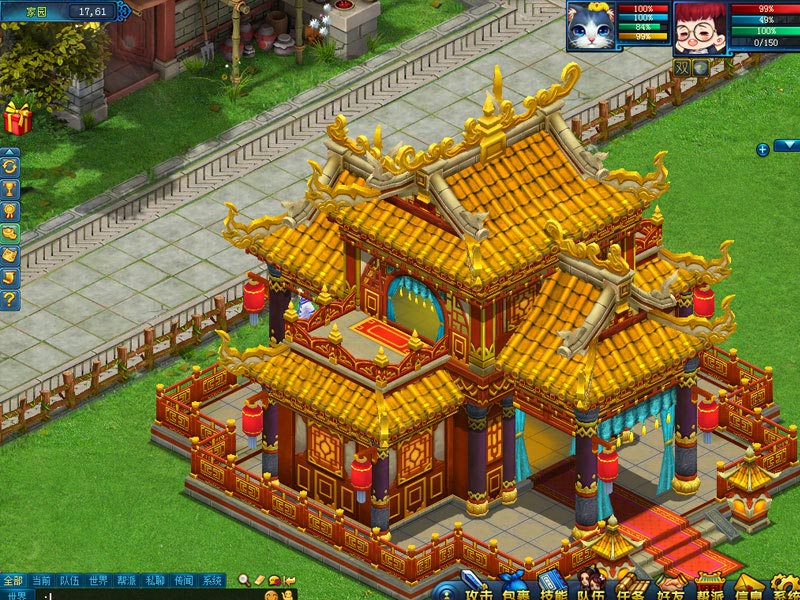Switch chat to the 系统 (System) tab
Image resolution: width=800 pixels, height=600 pixels.
click(213, 580)
